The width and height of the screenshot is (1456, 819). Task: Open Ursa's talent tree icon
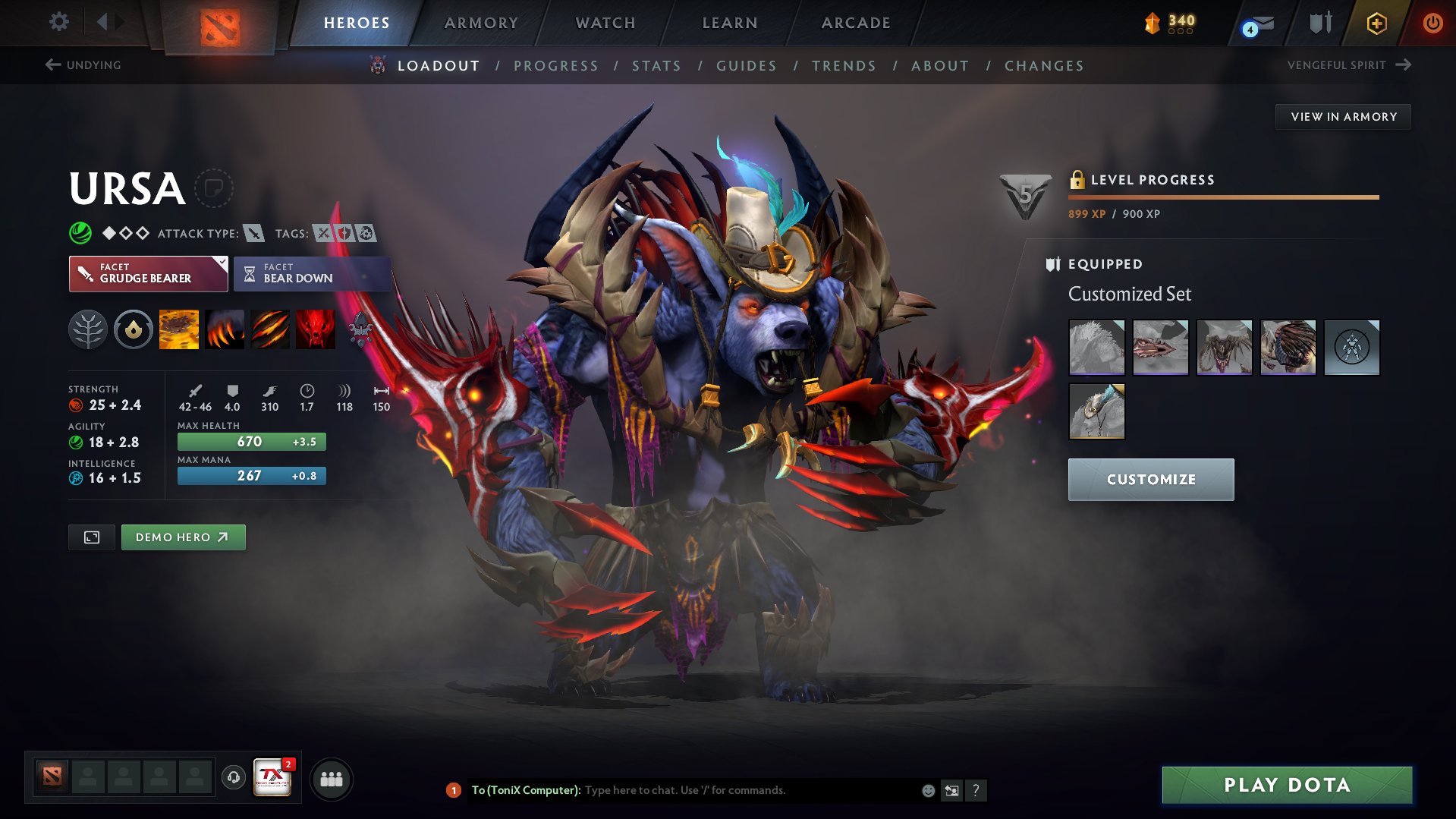coord(88,329)
